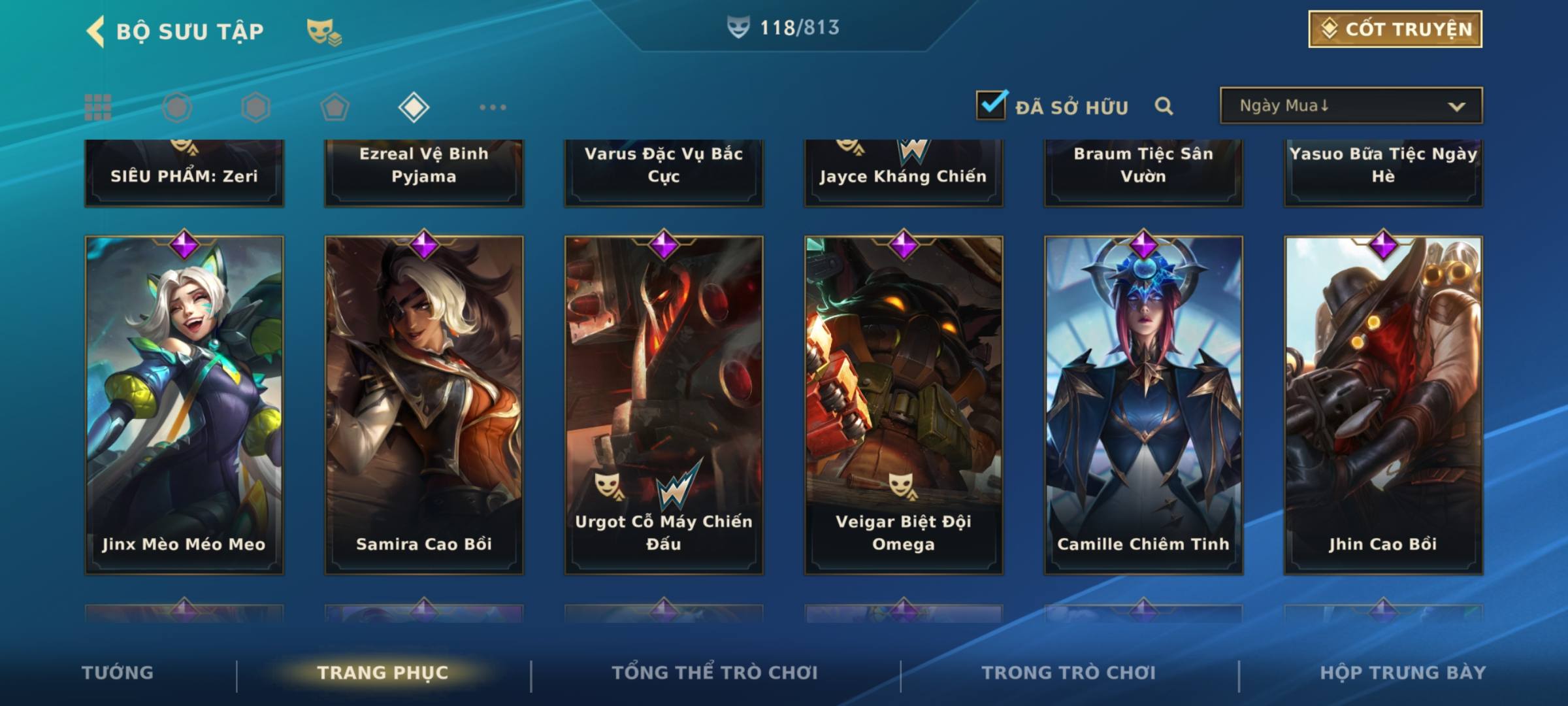Switch to the Trong Trò Chơi tab
This screenshot has height=706, width=1568.
pos(1069,673)
